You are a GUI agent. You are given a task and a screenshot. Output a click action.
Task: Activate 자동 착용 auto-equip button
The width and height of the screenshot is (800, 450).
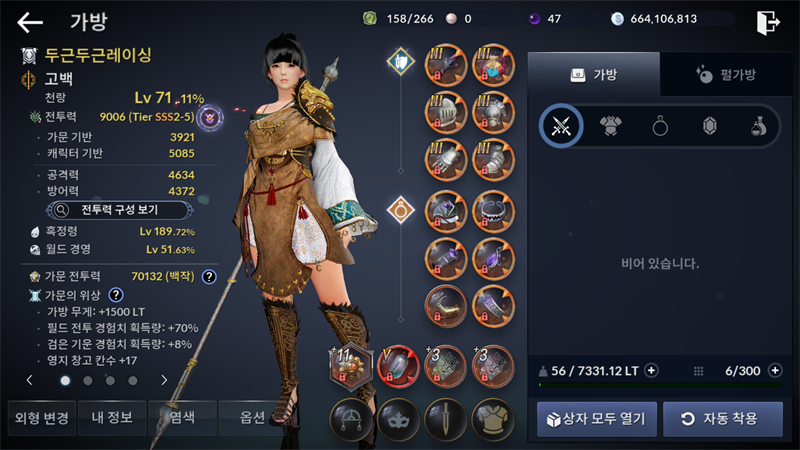722,418
